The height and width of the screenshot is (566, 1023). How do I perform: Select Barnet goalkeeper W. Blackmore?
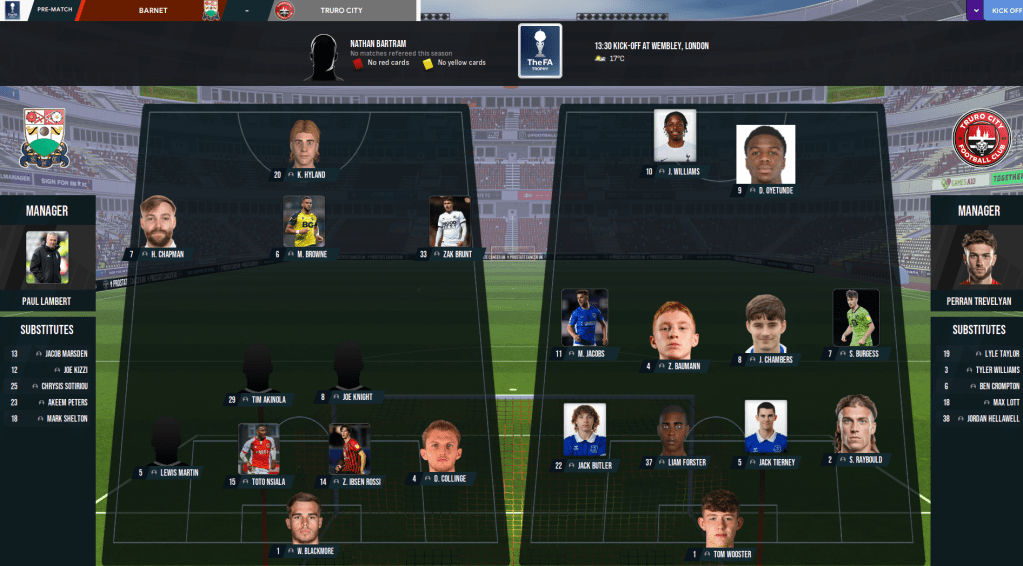click(x=303, y=519)
